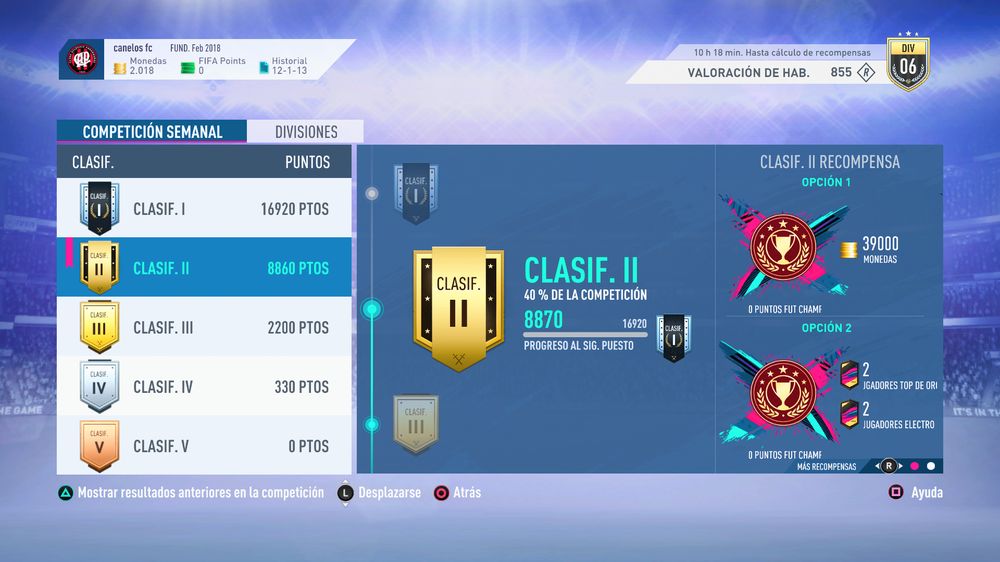Click the Div 06 division badge
1000x562 pixels.
pos(908,66)
